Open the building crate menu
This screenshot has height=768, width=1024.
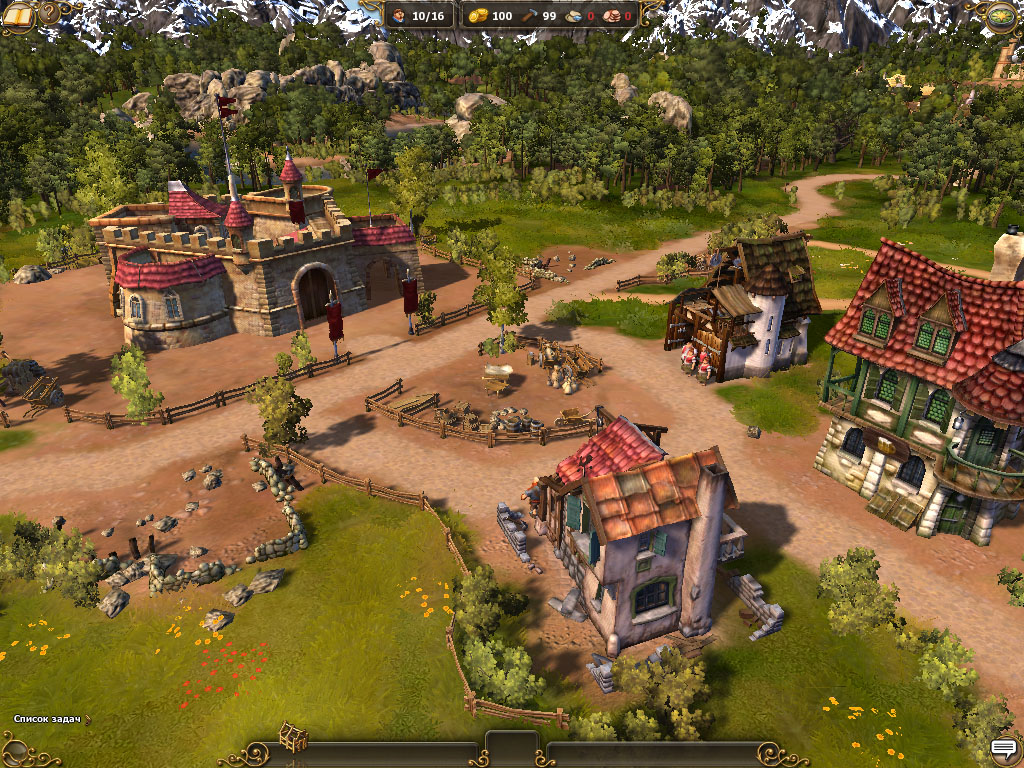[292, 738]
